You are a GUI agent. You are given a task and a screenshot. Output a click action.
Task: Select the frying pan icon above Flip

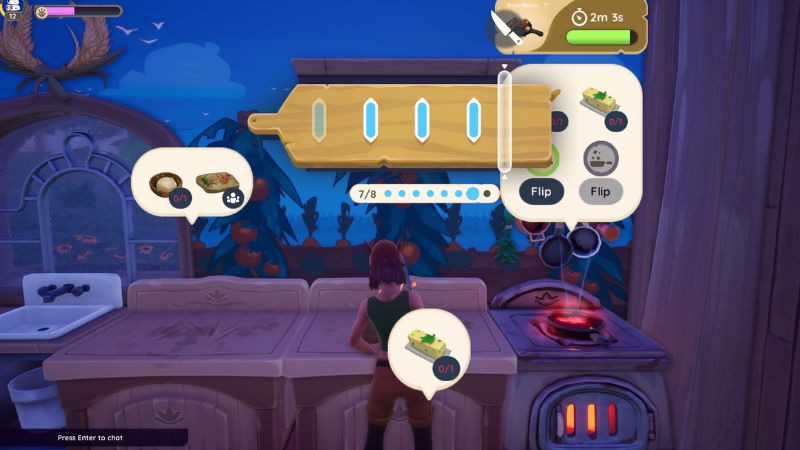[x=601, y=157]
